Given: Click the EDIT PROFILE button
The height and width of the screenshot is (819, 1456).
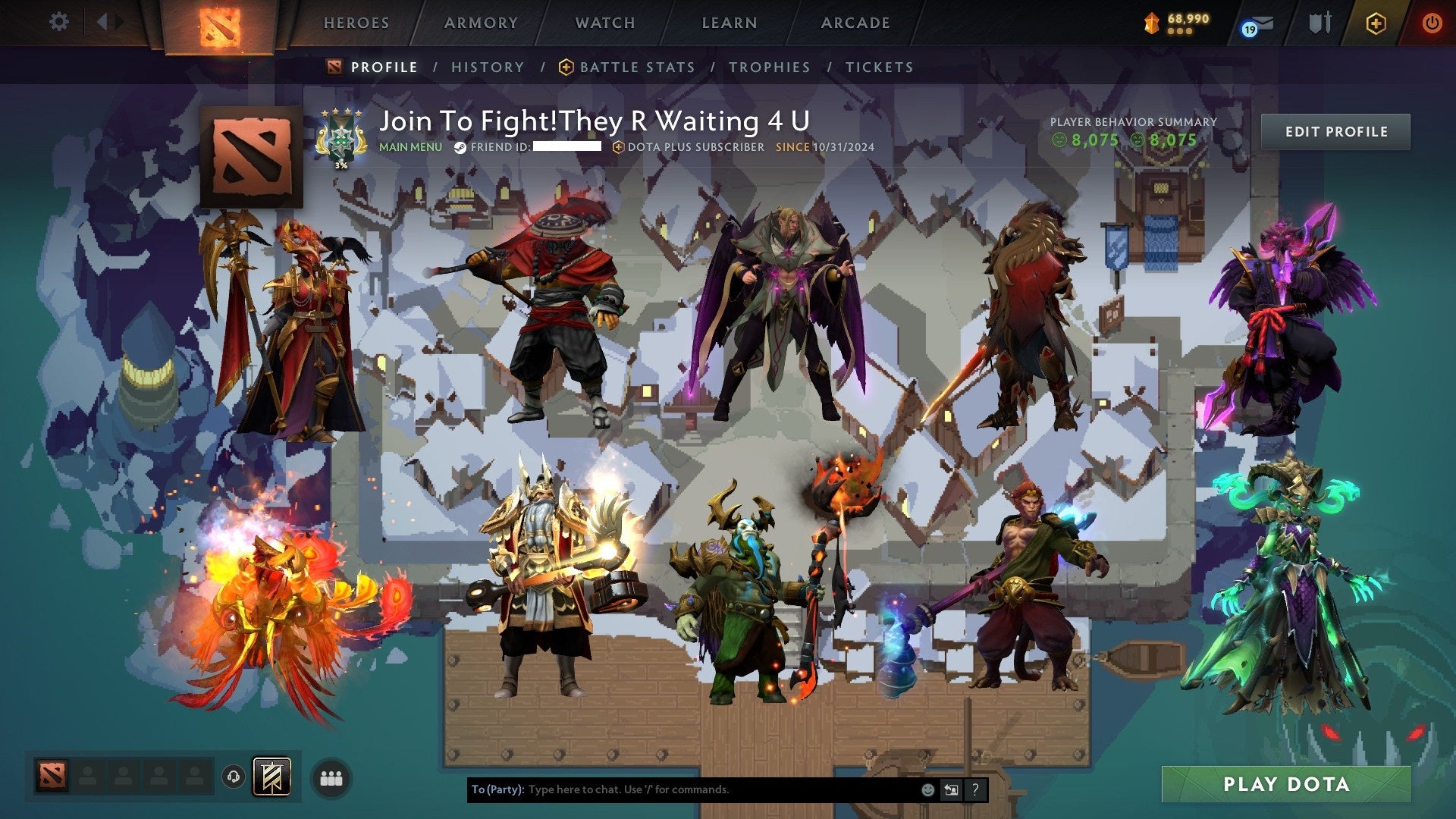Looking at the screenshot, I should pyautogui.click(x=1336, y=131).
